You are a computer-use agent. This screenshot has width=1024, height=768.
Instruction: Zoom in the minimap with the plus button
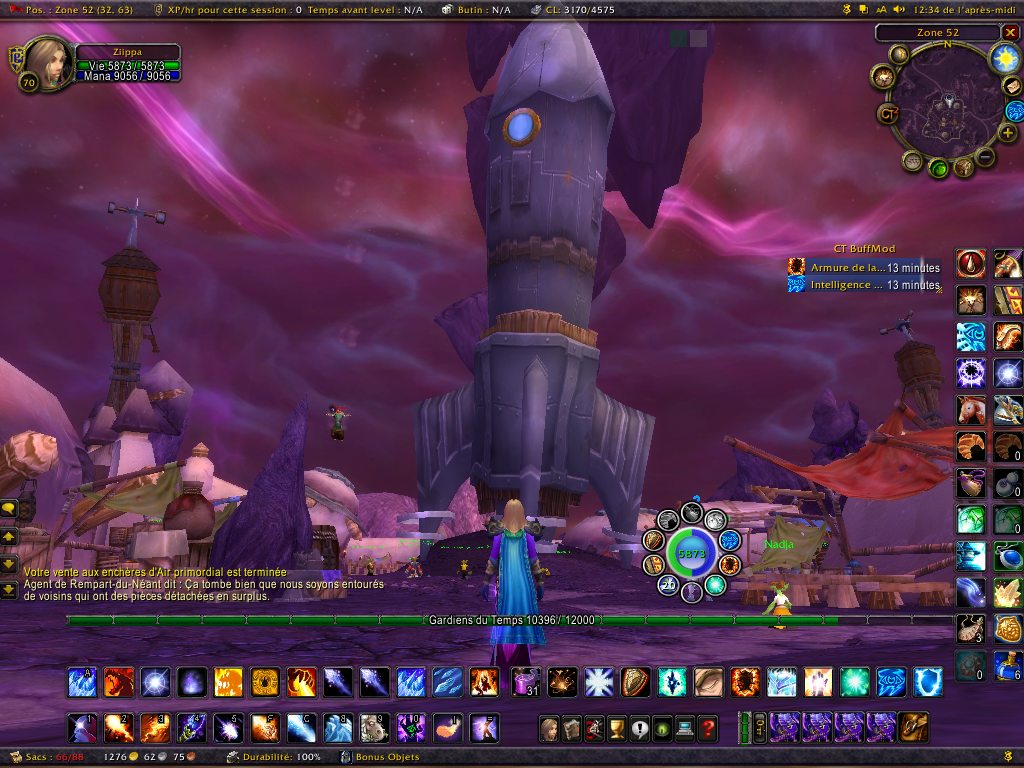1008,132
